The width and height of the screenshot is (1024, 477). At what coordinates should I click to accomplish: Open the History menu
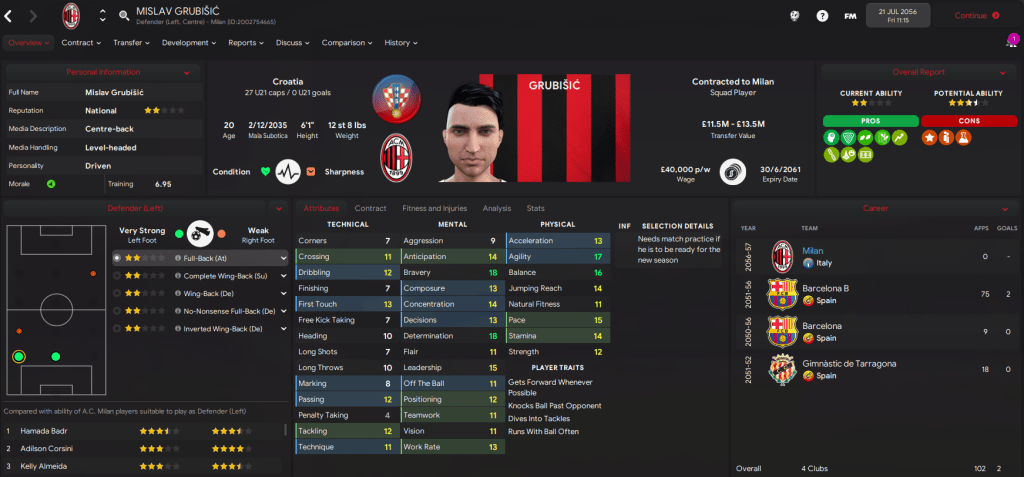[x=401, y=43]
